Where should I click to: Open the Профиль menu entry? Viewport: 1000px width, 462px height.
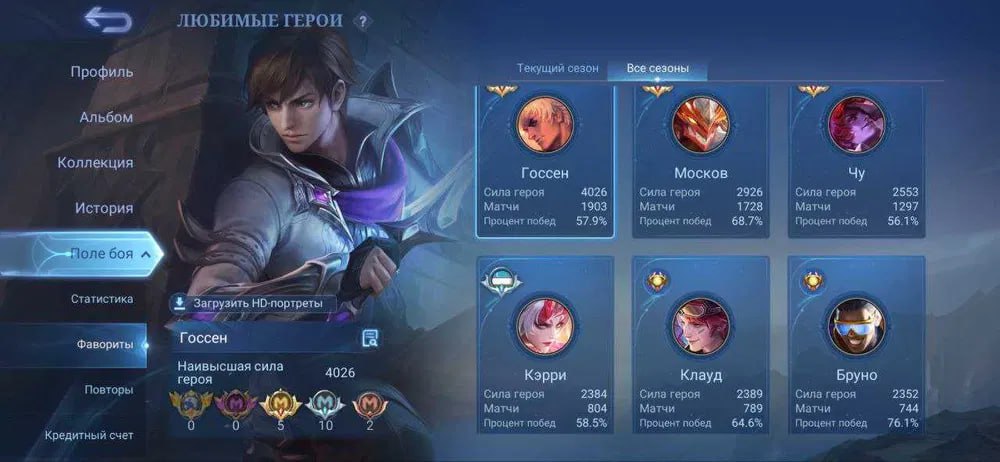point(103,72)
